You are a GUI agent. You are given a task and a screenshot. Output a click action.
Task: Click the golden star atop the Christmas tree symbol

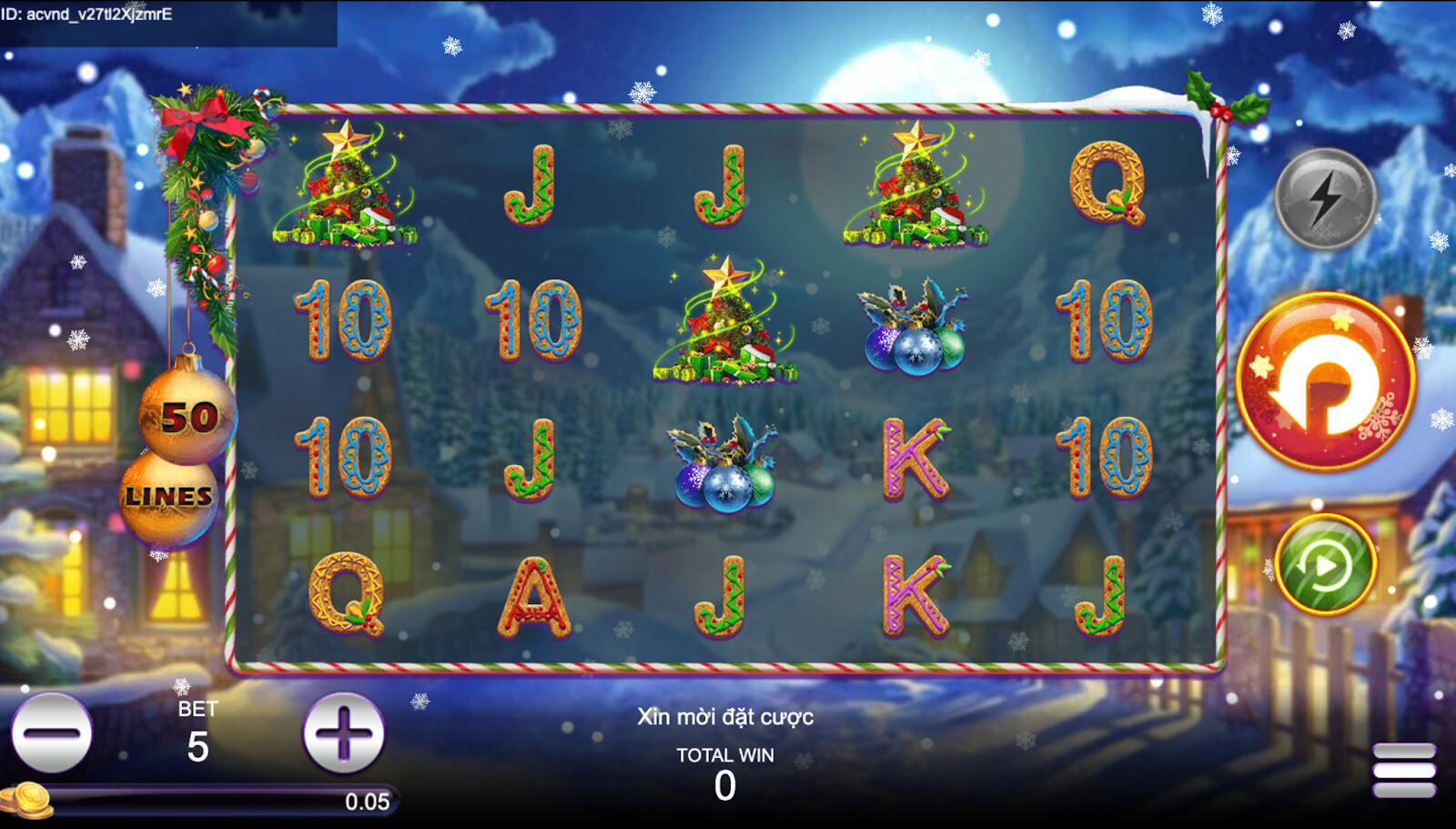tap(347, 139)
